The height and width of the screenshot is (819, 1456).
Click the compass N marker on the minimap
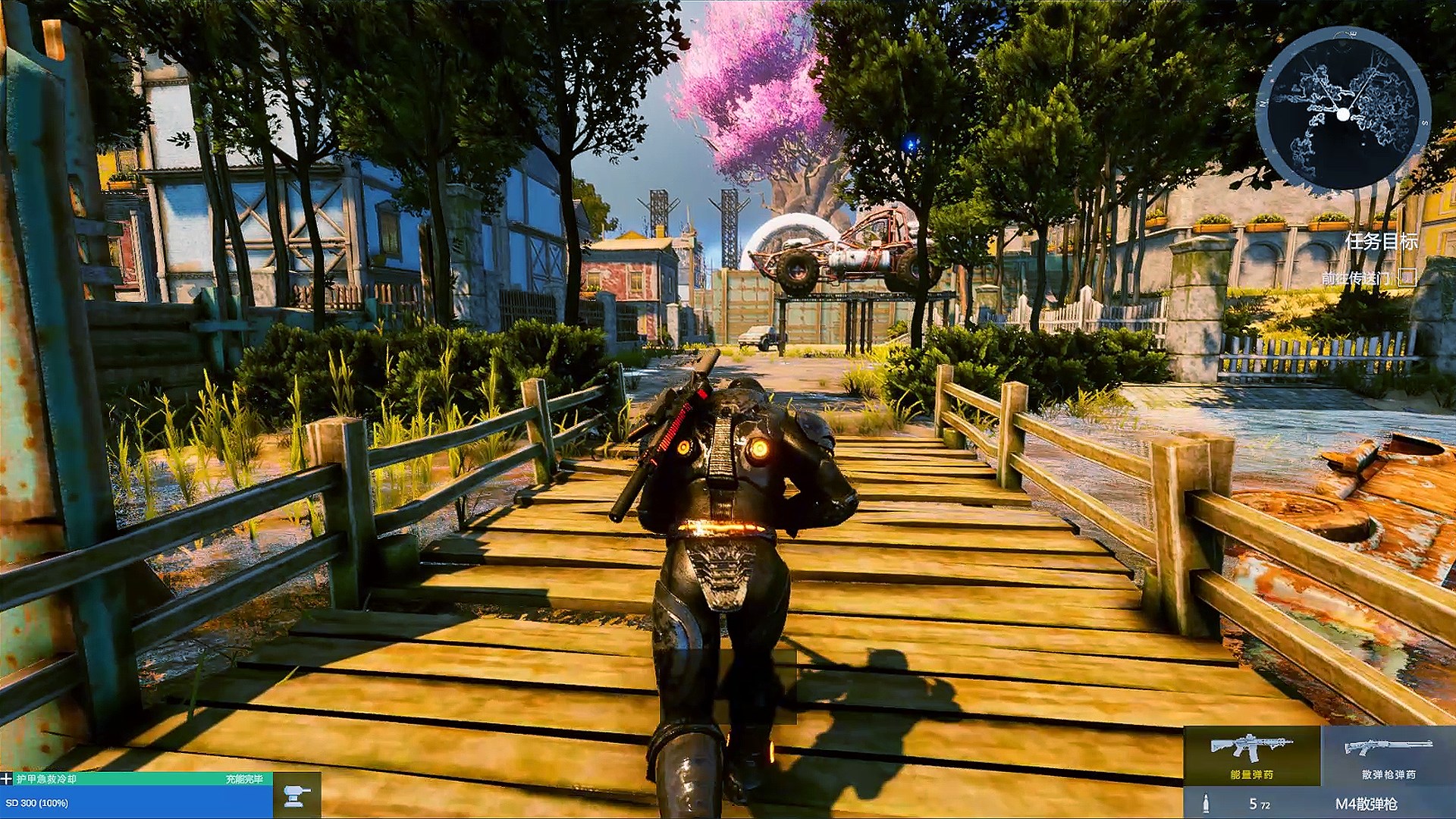[x=1262, y=103]
